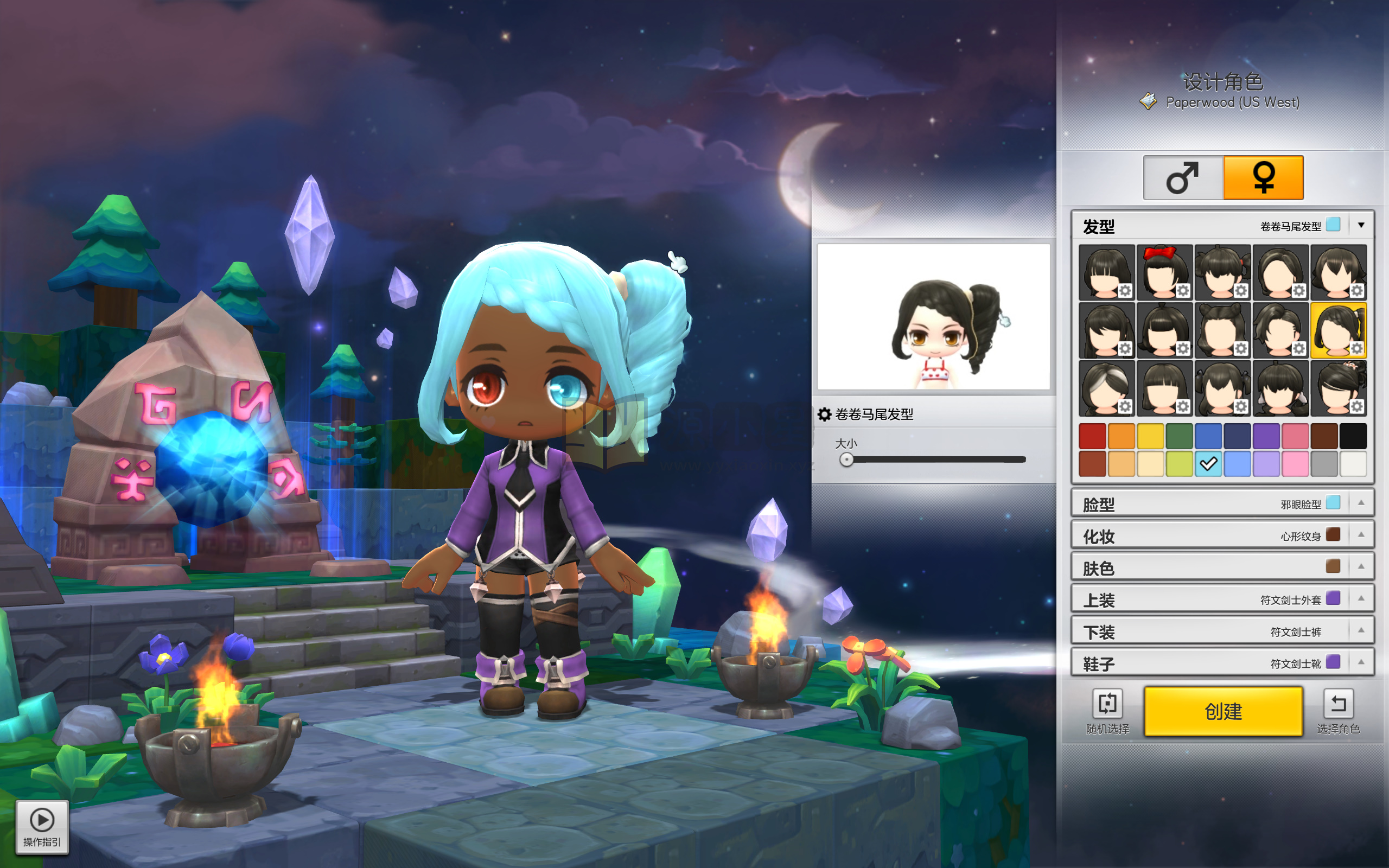Select the male gender symbol

pos(1183,177)
